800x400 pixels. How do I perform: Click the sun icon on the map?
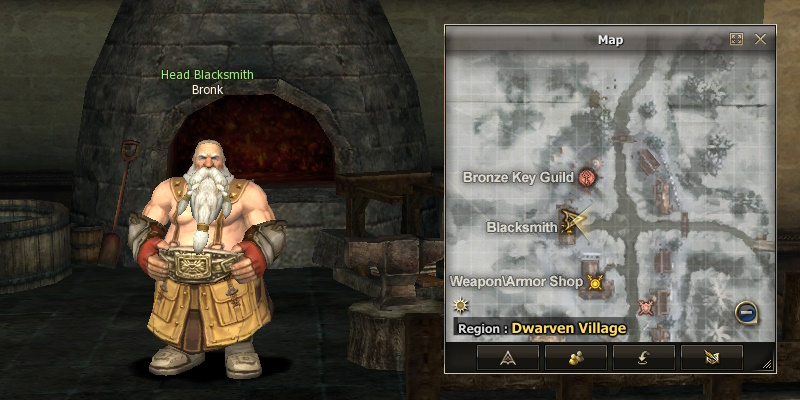[x=461, y=305]
